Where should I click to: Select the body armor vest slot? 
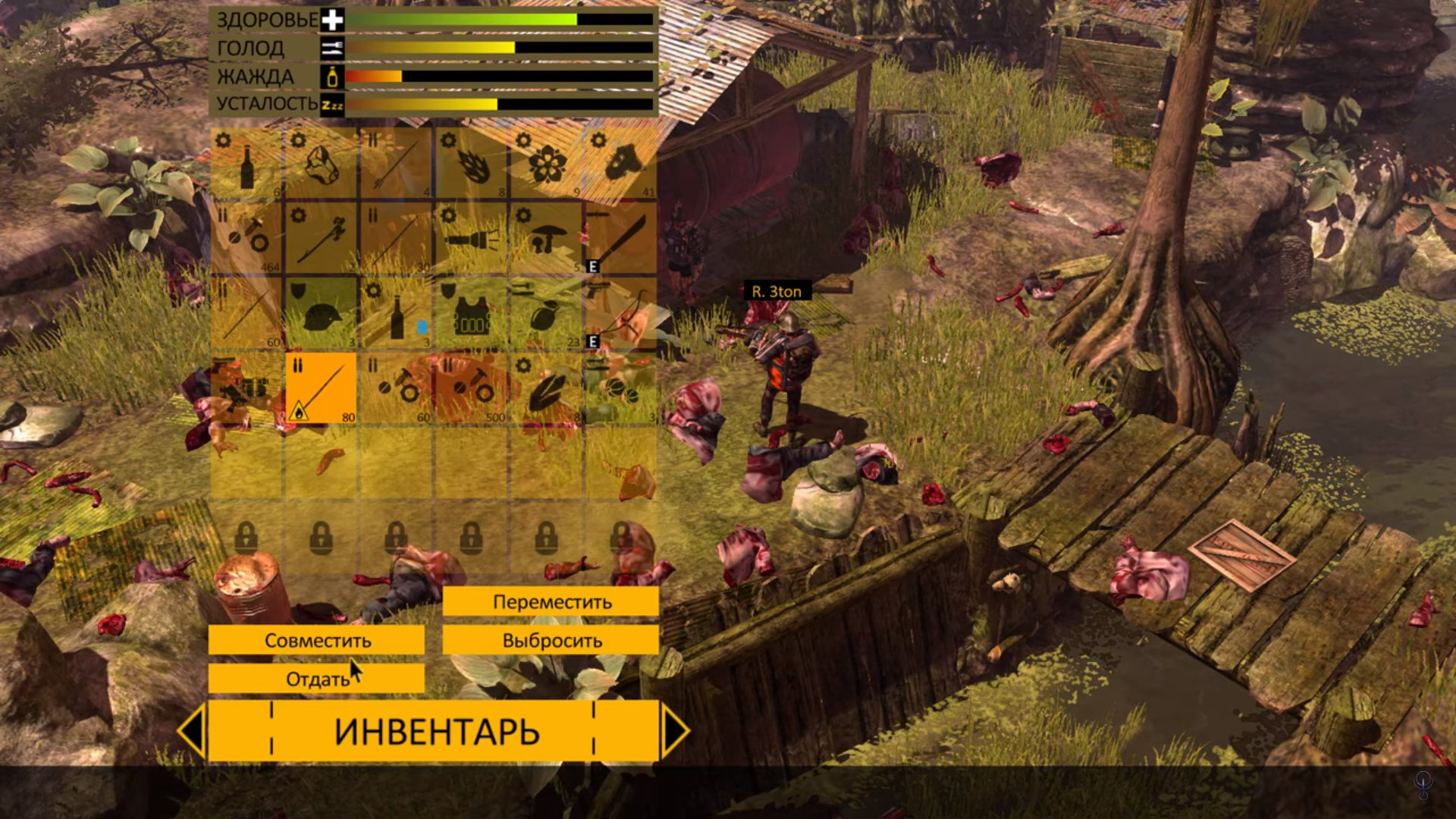tap(472, 313)
